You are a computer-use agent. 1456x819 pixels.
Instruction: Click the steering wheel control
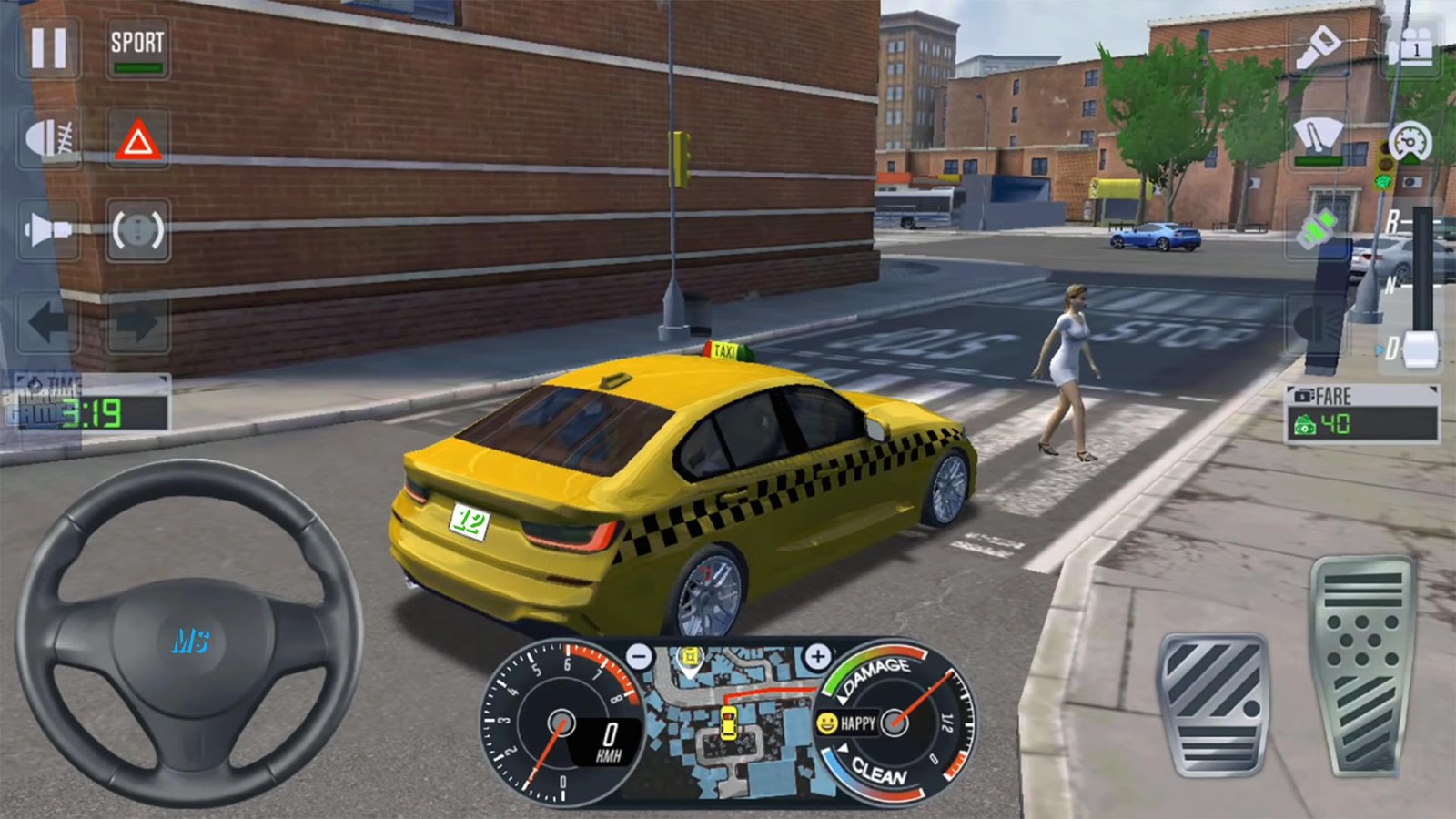tap(189, 632)
